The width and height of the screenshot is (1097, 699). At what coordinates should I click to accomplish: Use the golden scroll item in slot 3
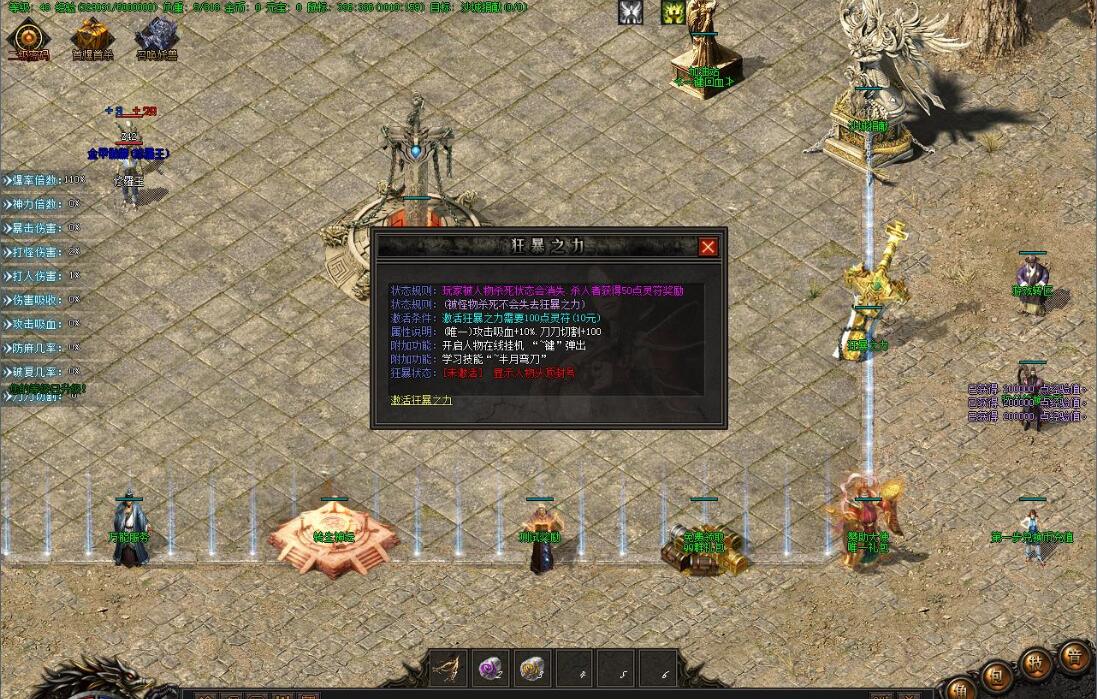pyautogui.click(x=532, y=668)
